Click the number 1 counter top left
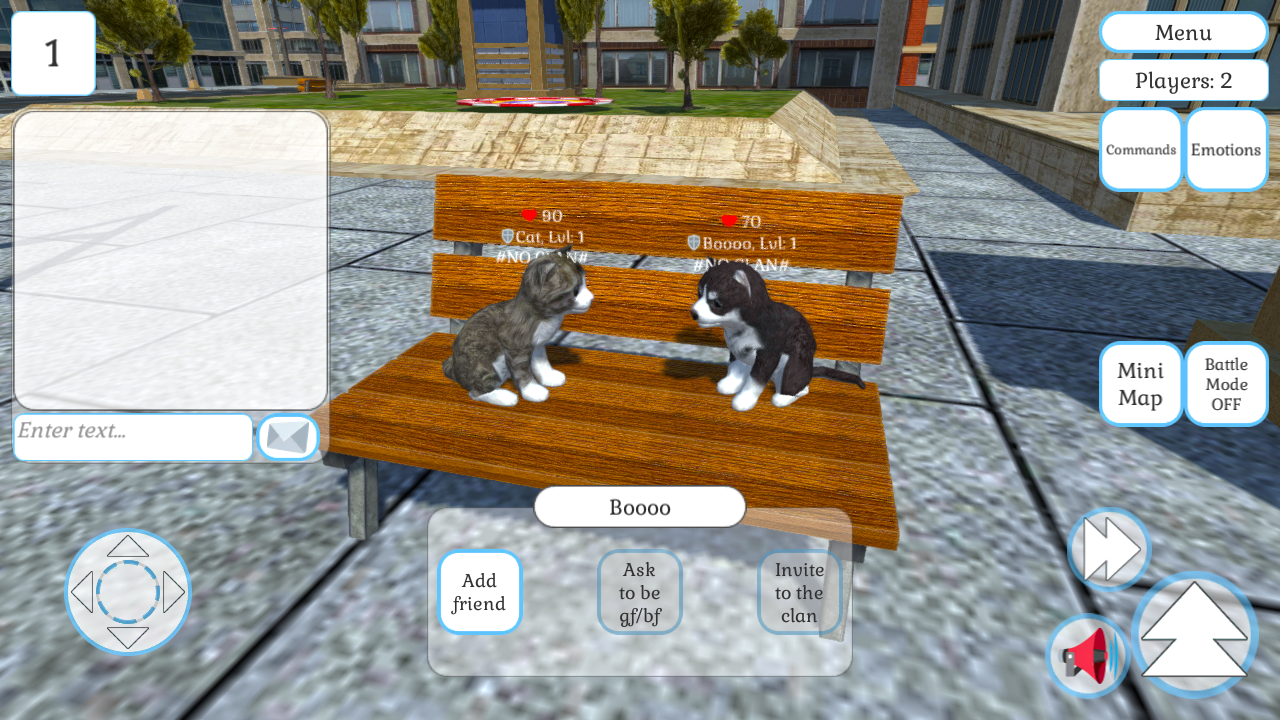This screenshot has height=720, width=1280. 53,52
